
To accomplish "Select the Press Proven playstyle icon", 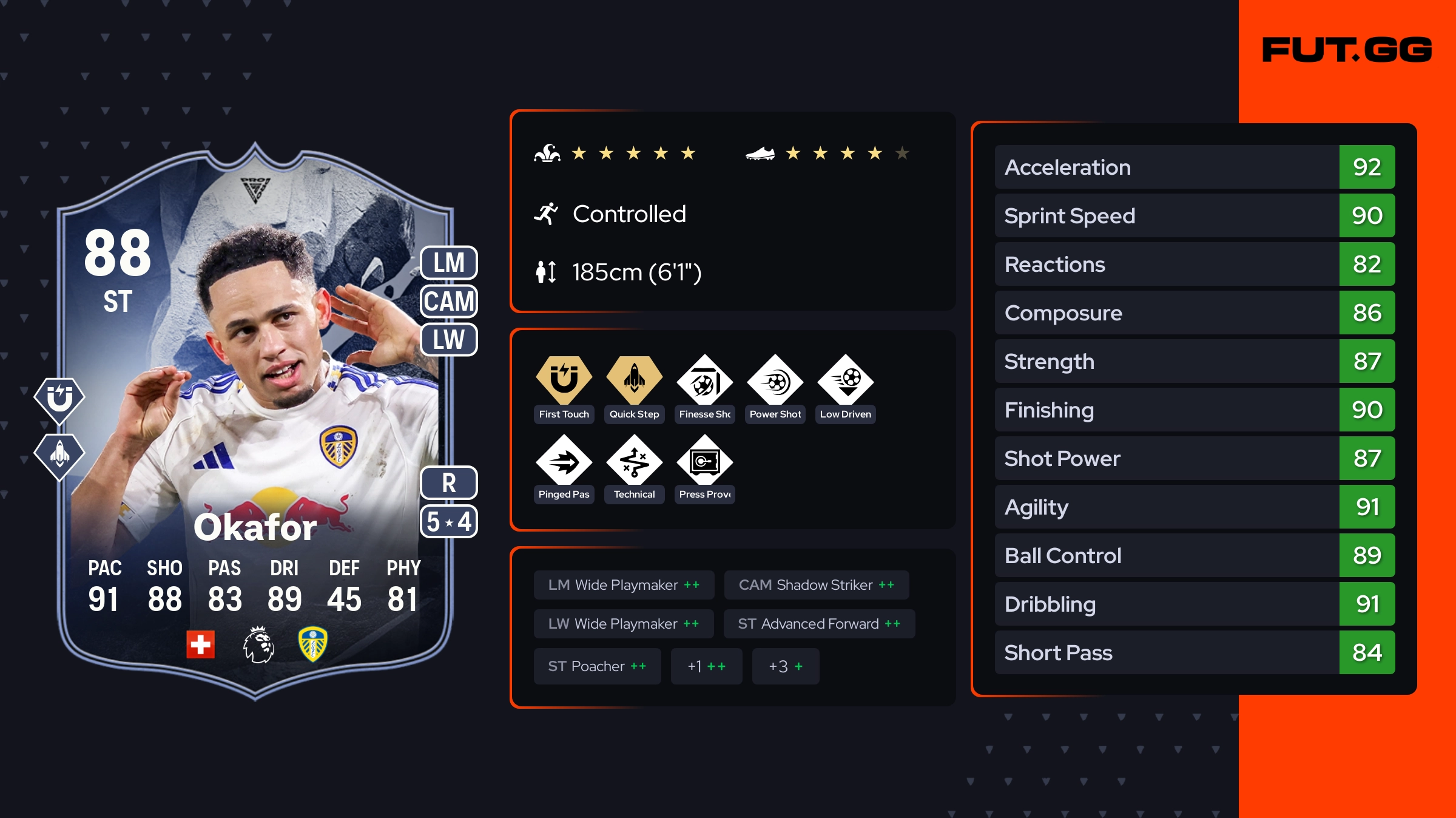I will tap(704, 462).
